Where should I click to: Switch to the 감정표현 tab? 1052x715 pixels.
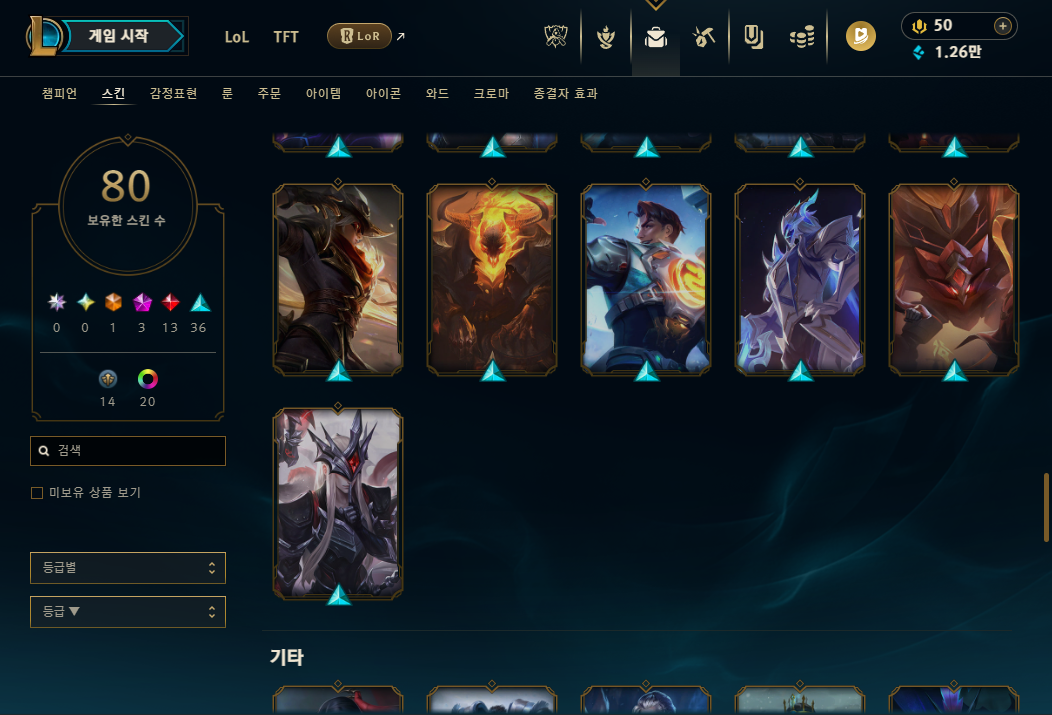(x=173, y=94)
